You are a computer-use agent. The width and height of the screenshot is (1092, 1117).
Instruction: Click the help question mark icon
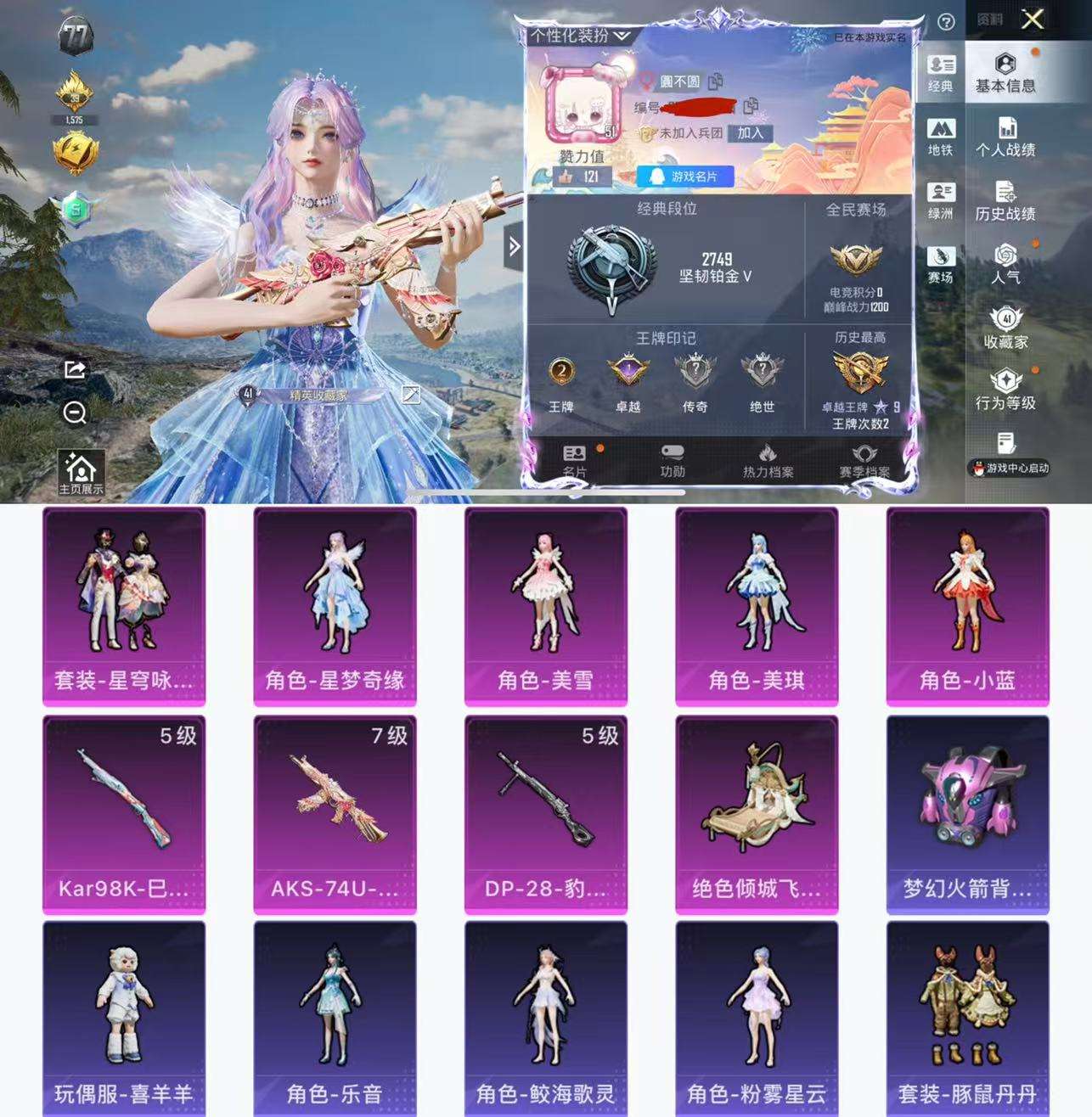pyautogui.click(x=947, y=21)
